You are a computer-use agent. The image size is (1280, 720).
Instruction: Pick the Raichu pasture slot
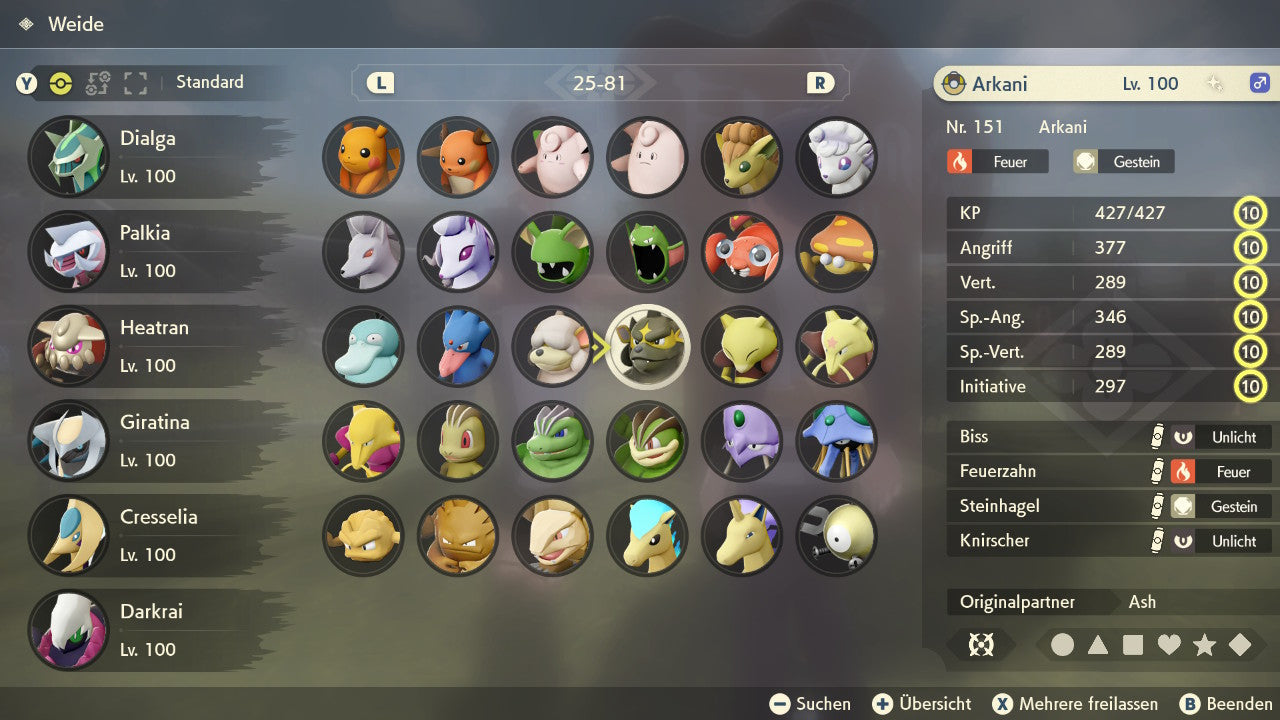[x=458, y=157]
